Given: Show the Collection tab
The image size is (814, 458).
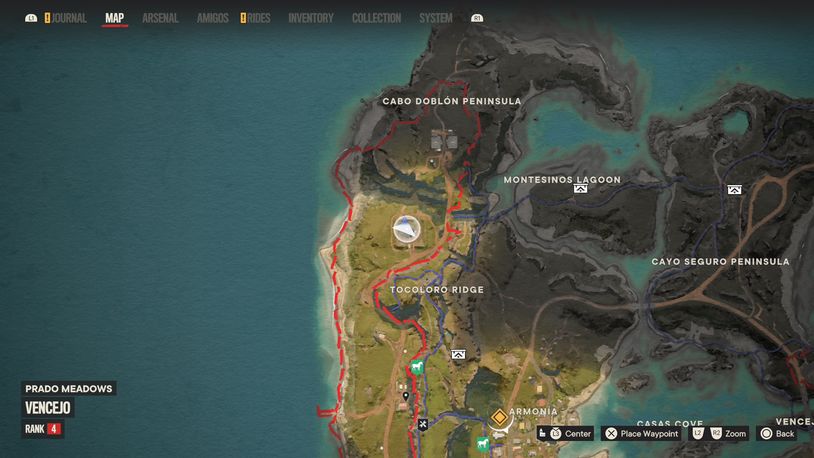Looking at the screenshot, I should [x=376, y=18].
